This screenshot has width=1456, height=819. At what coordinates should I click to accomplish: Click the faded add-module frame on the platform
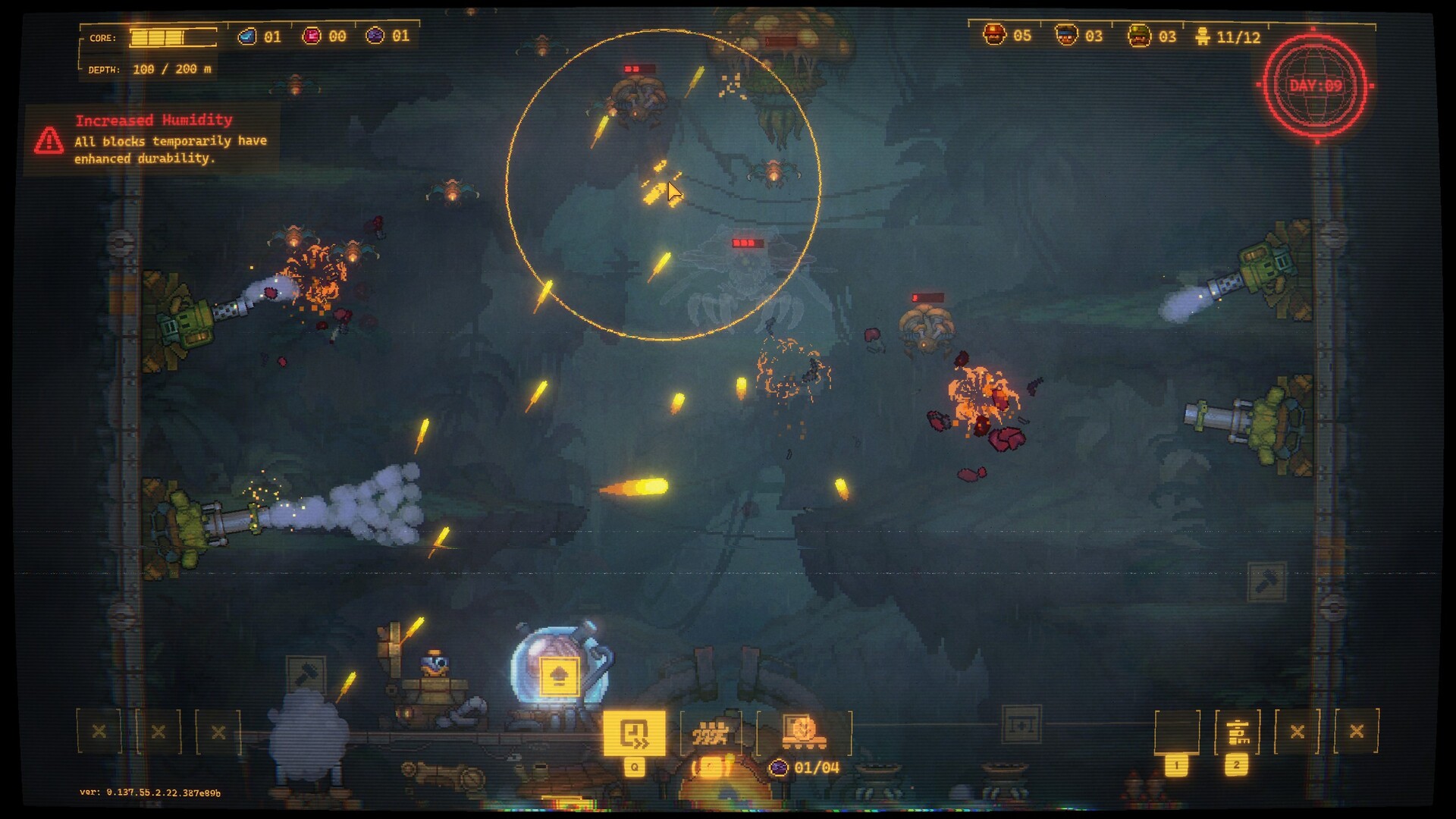point(1021,725)
